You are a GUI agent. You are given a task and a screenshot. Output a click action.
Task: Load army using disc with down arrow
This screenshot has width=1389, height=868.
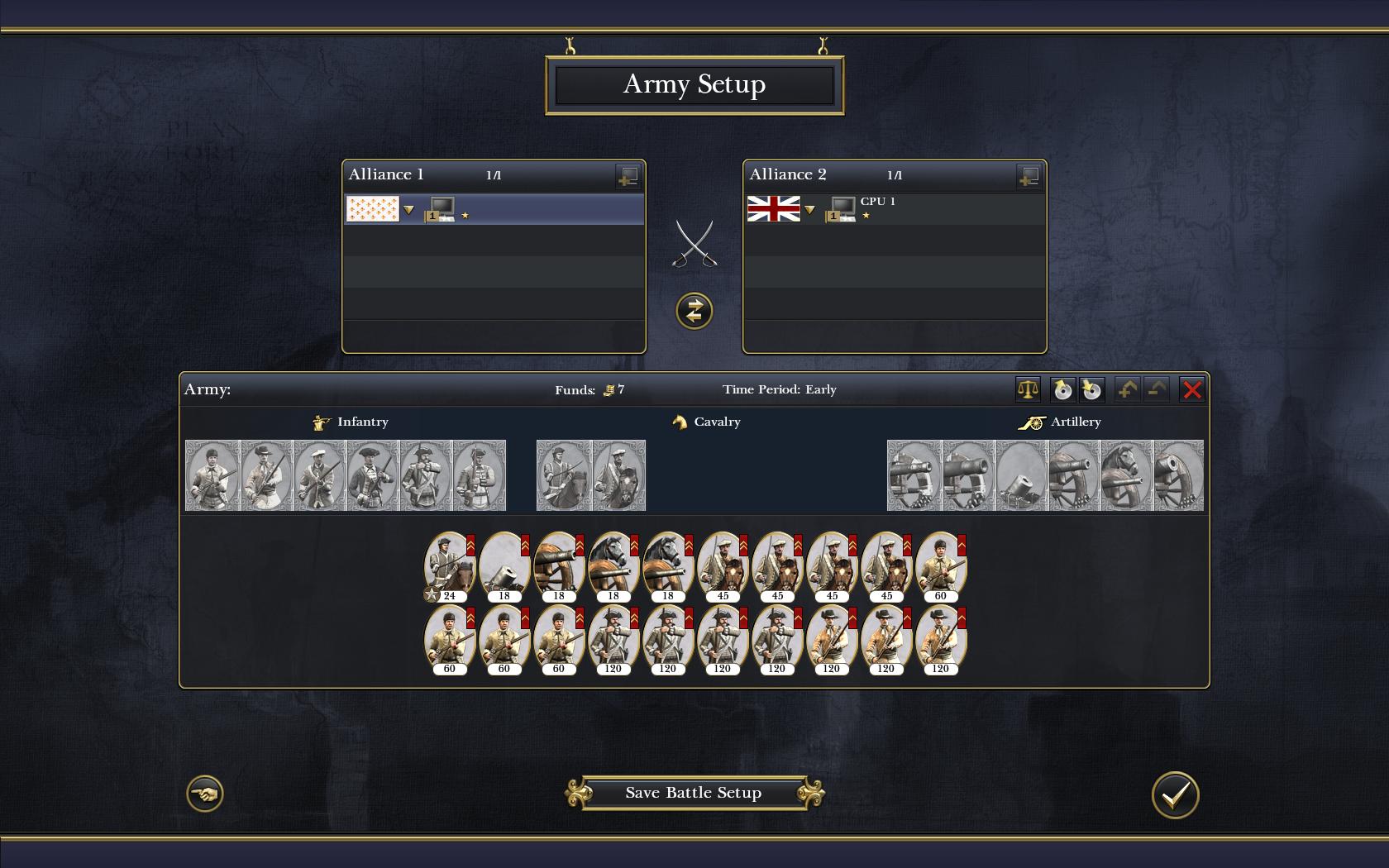coord(1091,389)
